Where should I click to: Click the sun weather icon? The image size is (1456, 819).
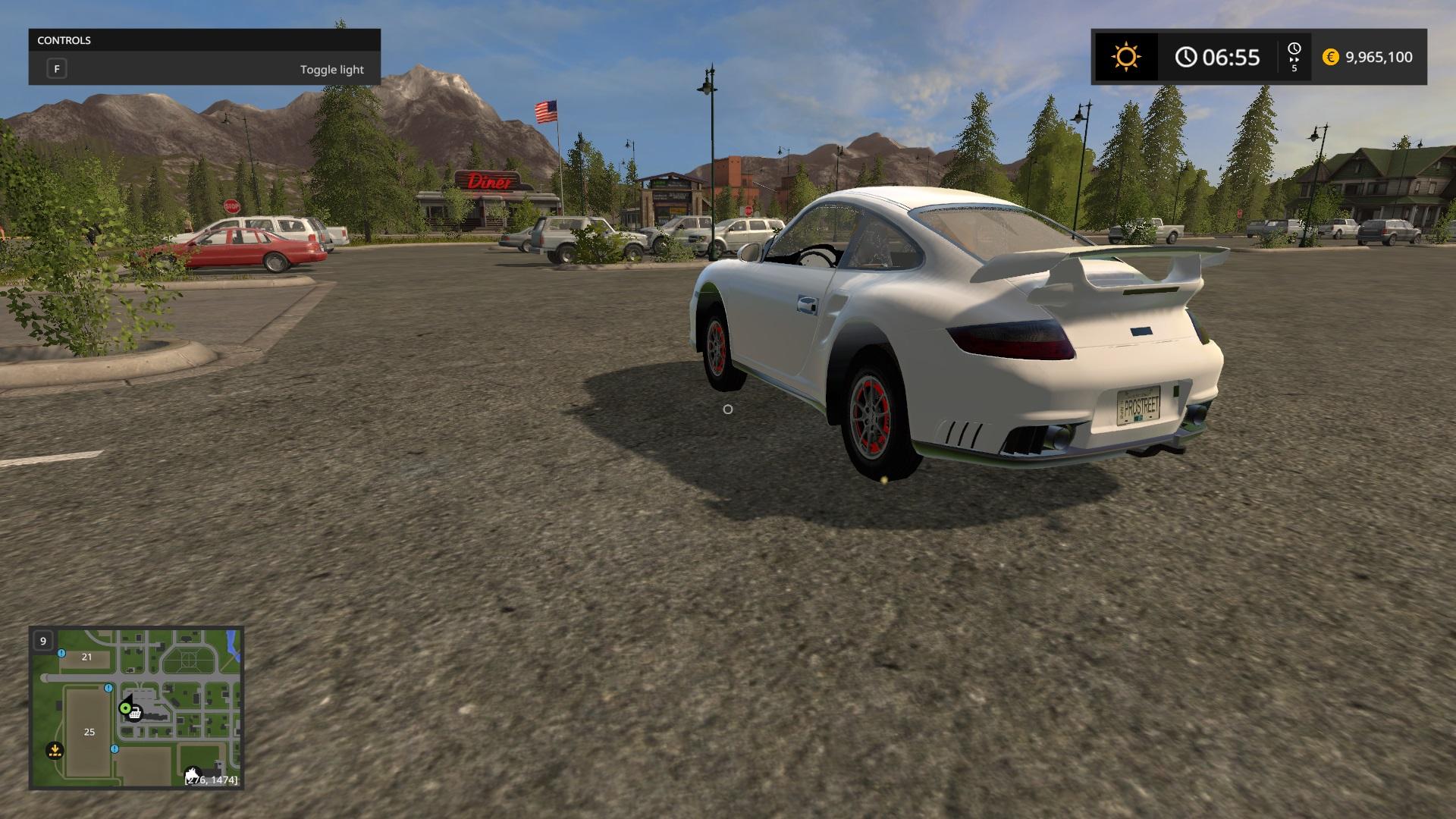pyautogui.click(x=1125, y=57)
